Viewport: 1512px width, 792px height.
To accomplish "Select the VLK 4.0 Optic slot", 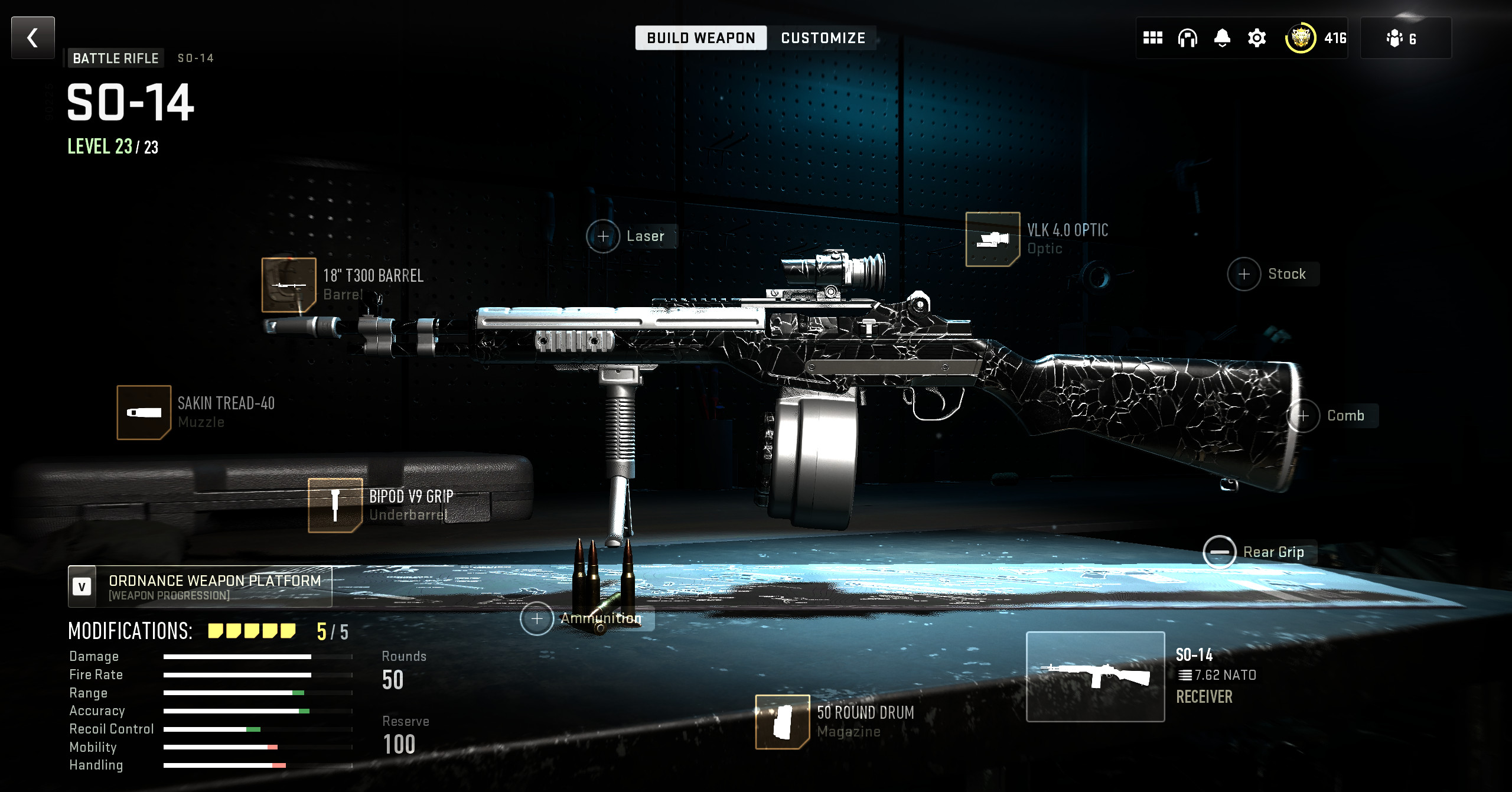I will (992, 239).
